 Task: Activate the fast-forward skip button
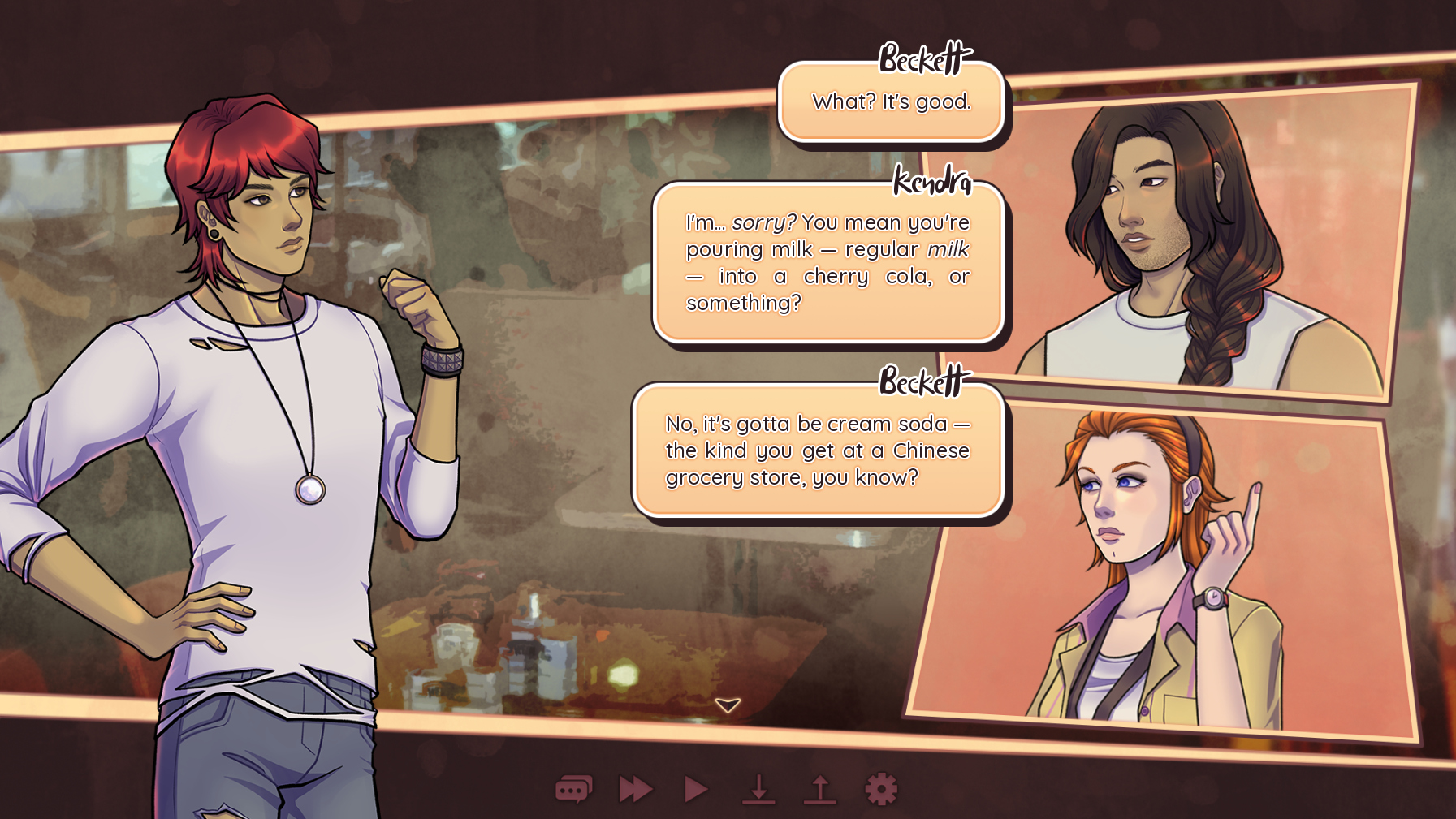635,789
